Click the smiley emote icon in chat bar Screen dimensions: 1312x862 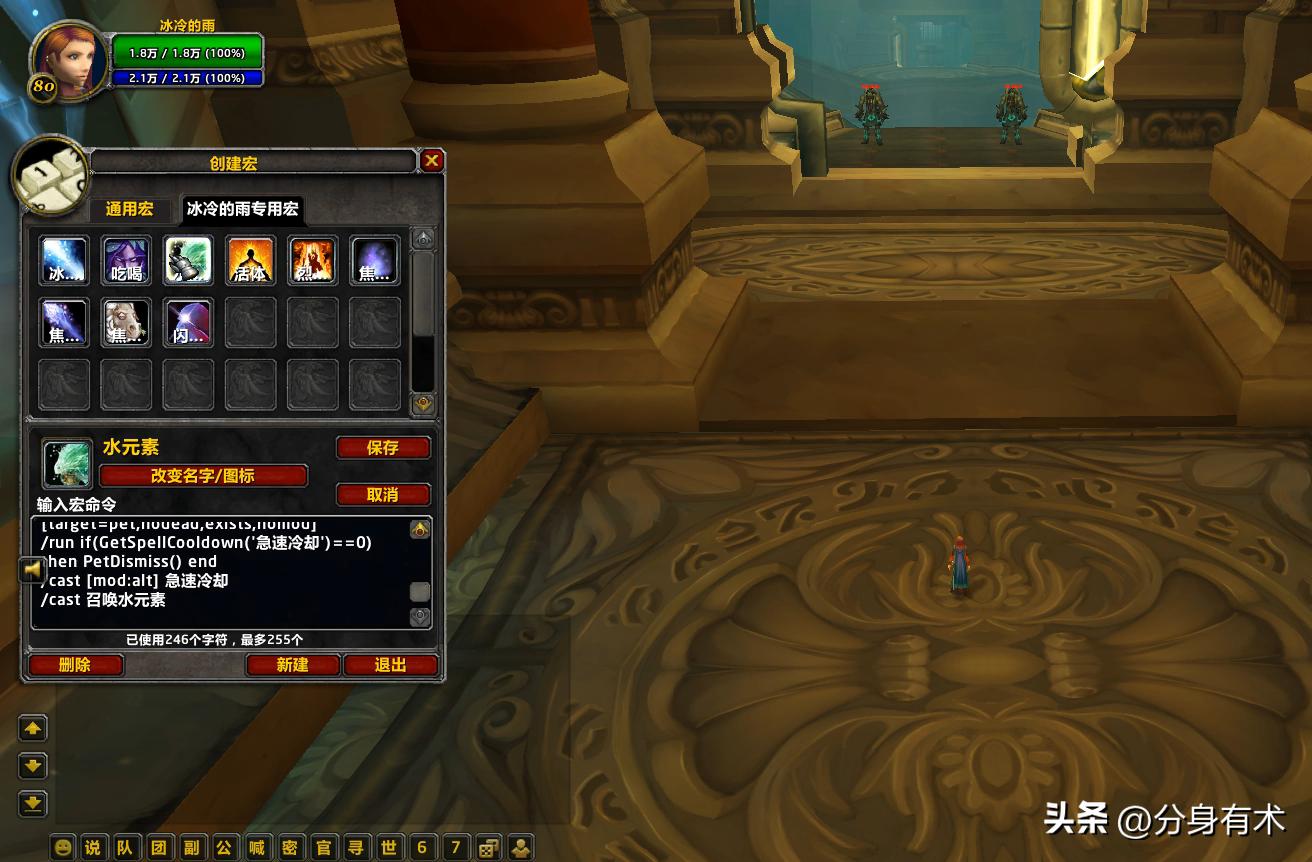click(x=62, y=847)
